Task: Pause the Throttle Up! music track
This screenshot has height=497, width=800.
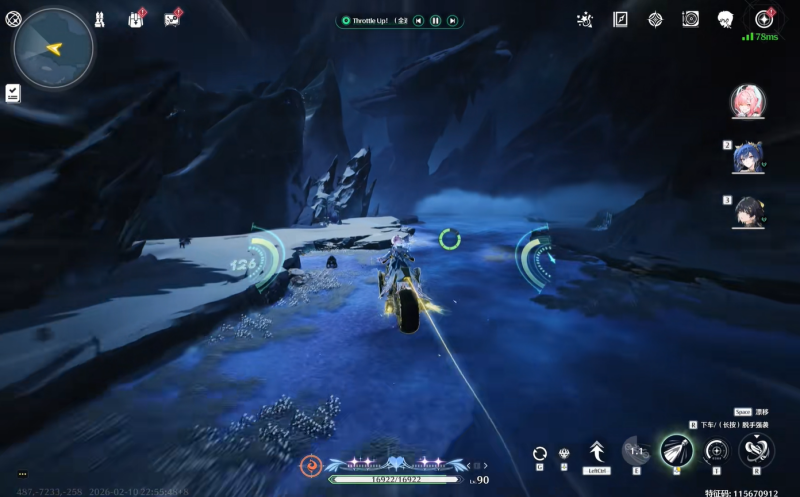Action: pyautogui.click(x=435, y=20)
